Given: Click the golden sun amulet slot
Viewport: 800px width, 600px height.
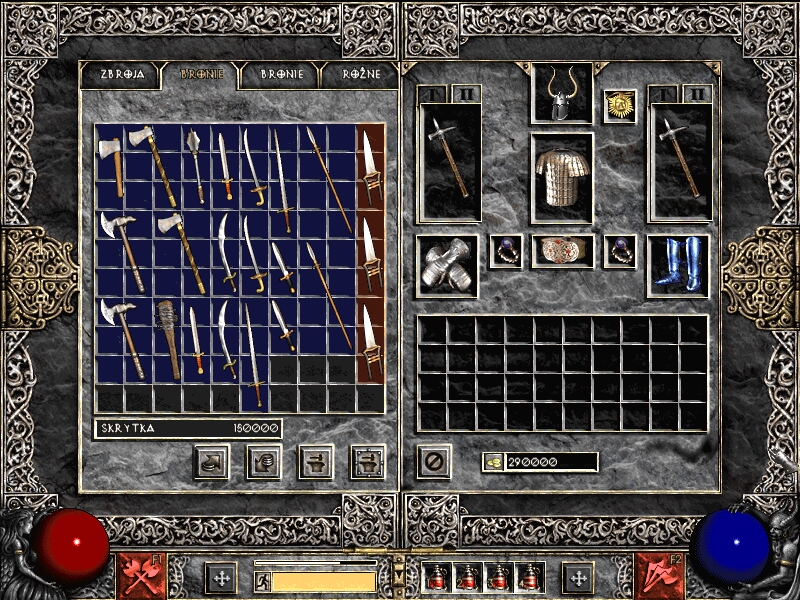Looking at the screenshot, I should 620,106.
